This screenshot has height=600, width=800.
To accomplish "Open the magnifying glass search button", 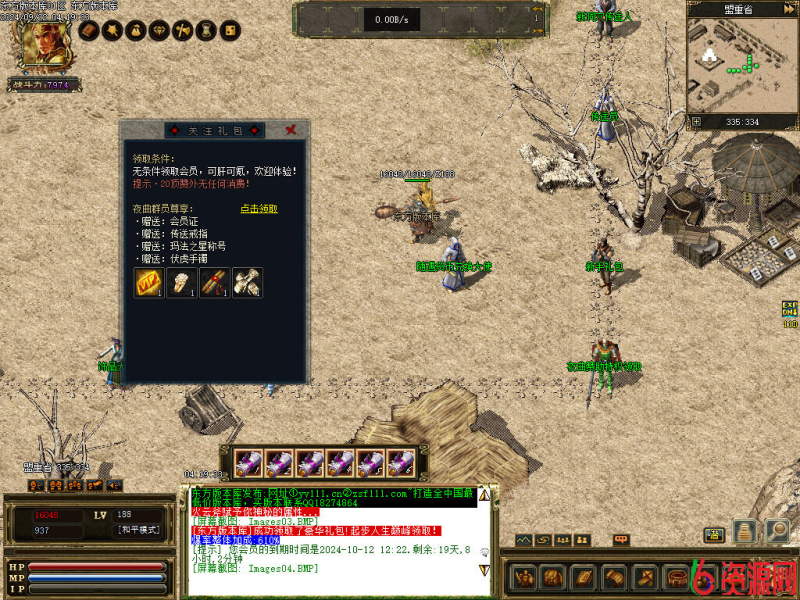I will [776, 530].
